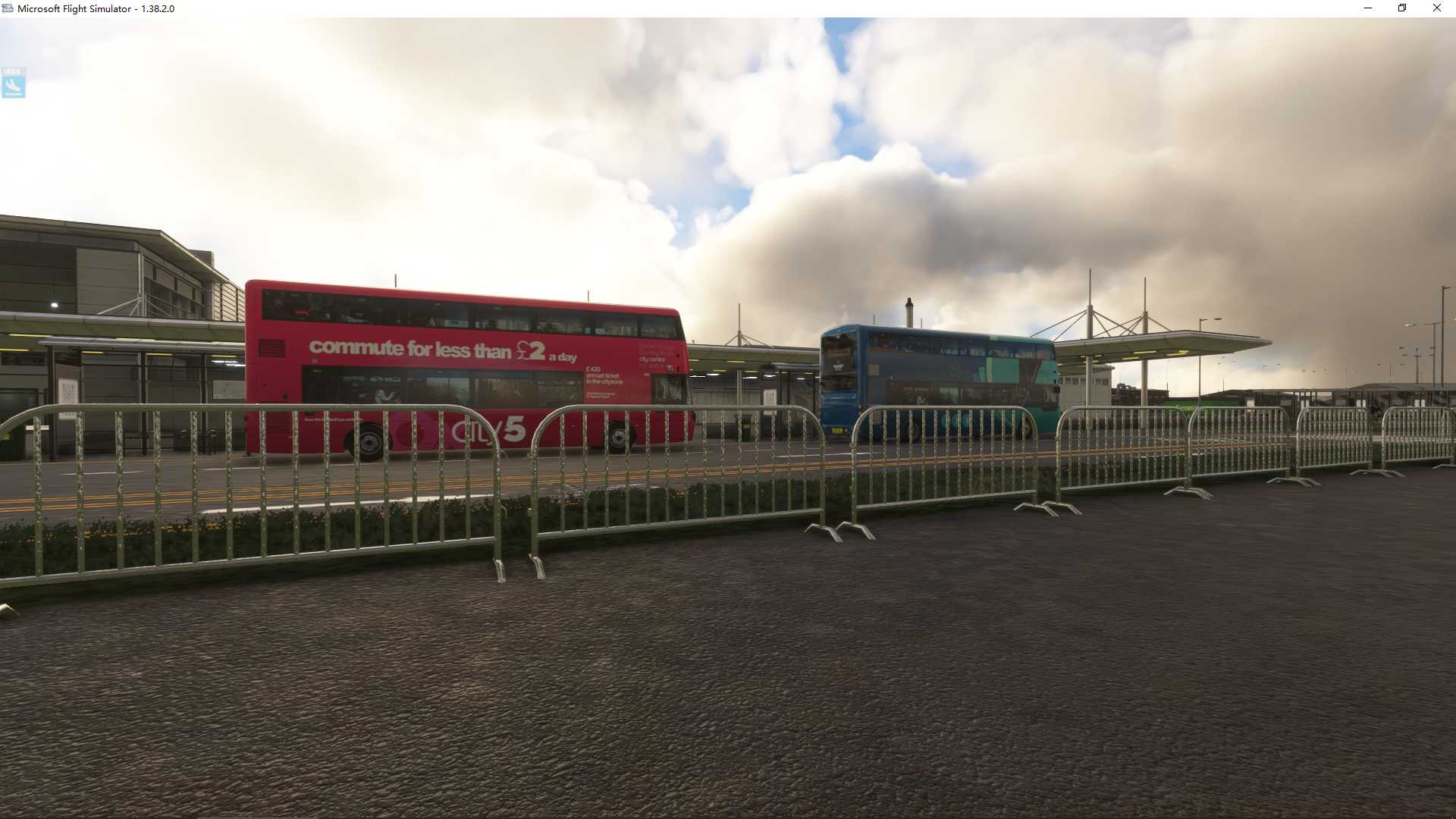The height and width of the screenshot is (819, 1456).
Task: Click the minimize window control
Action: [1367, 8]
